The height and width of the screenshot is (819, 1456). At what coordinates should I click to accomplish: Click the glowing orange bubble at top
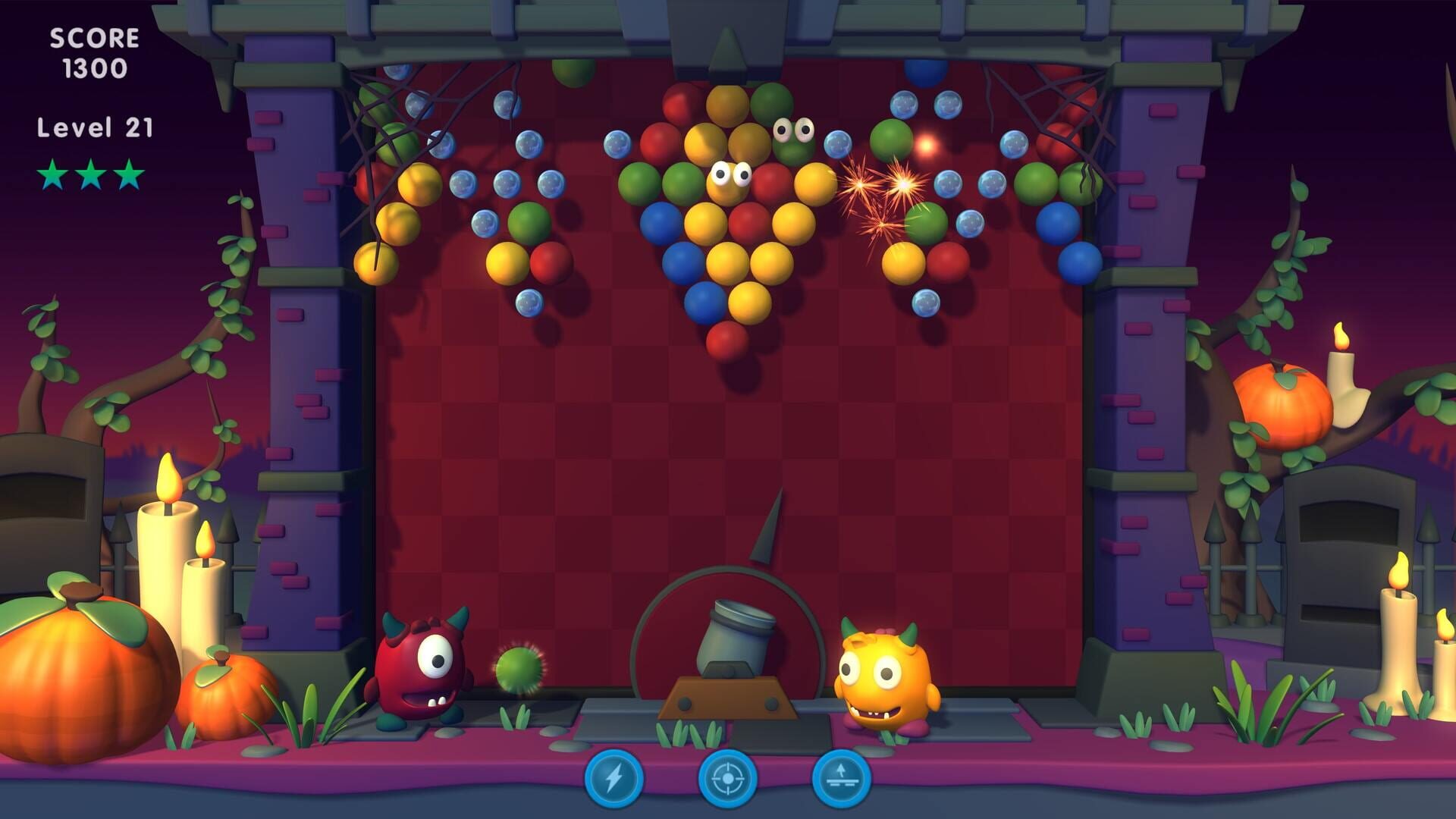click(927, 144)
